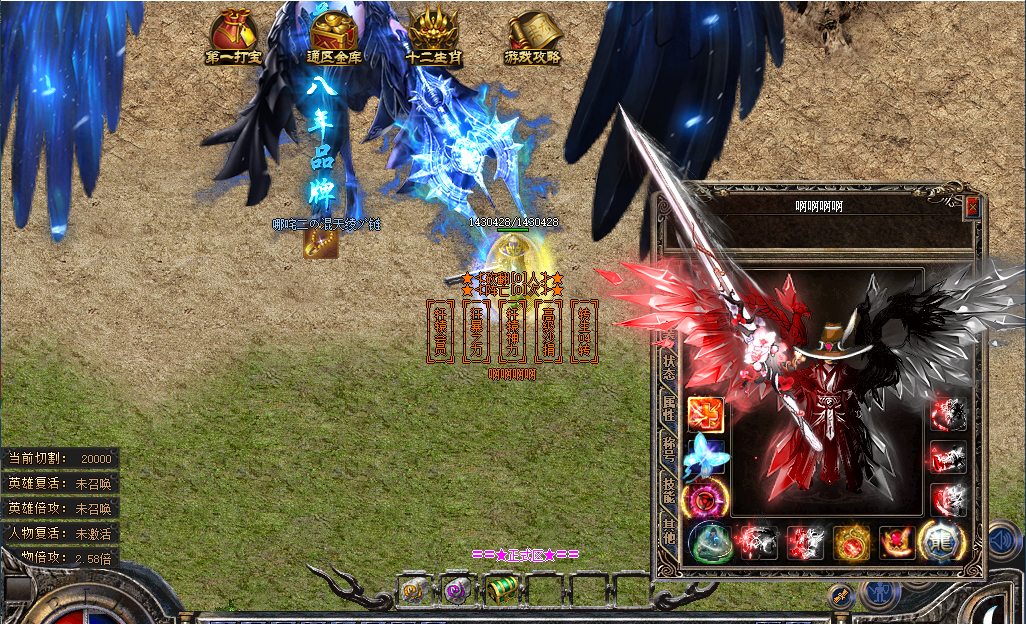Select the golden ring with red gem slot
This screenshot has height=624, width=1026.
pos(852,543)
